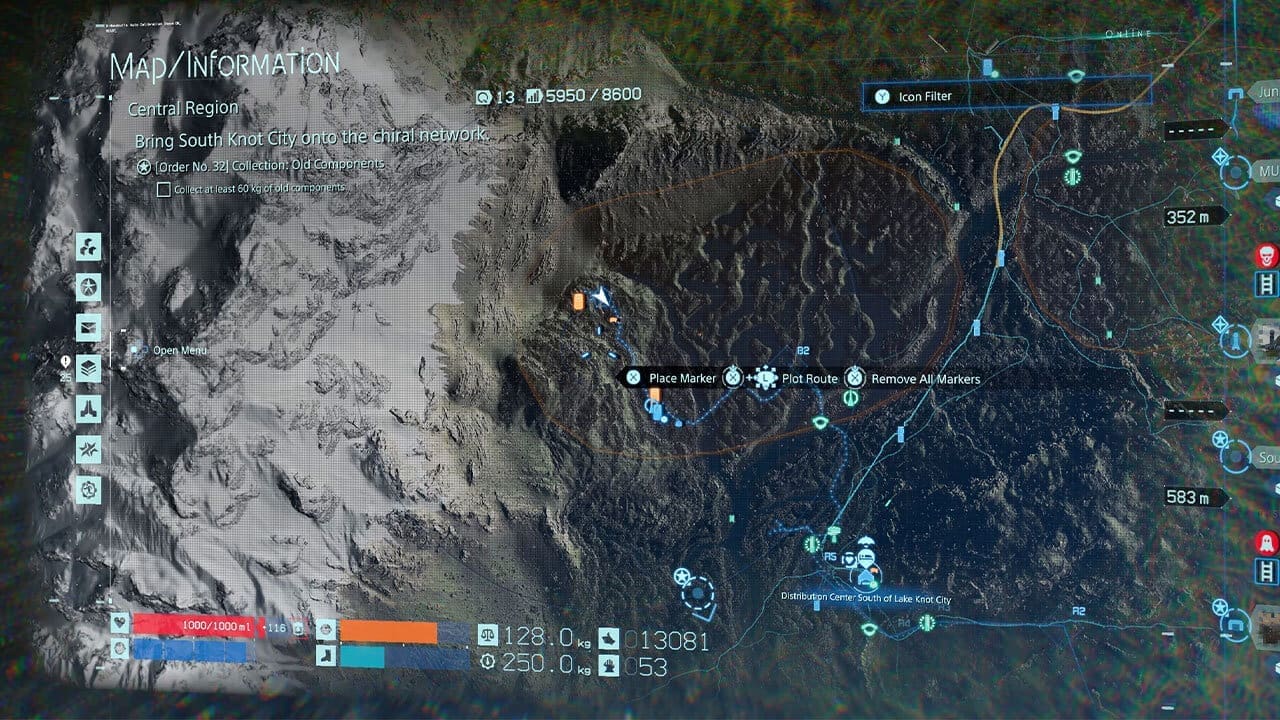Click the star emblem icon in sidebar
This screenshot has width=1280, height=720.
89,287
